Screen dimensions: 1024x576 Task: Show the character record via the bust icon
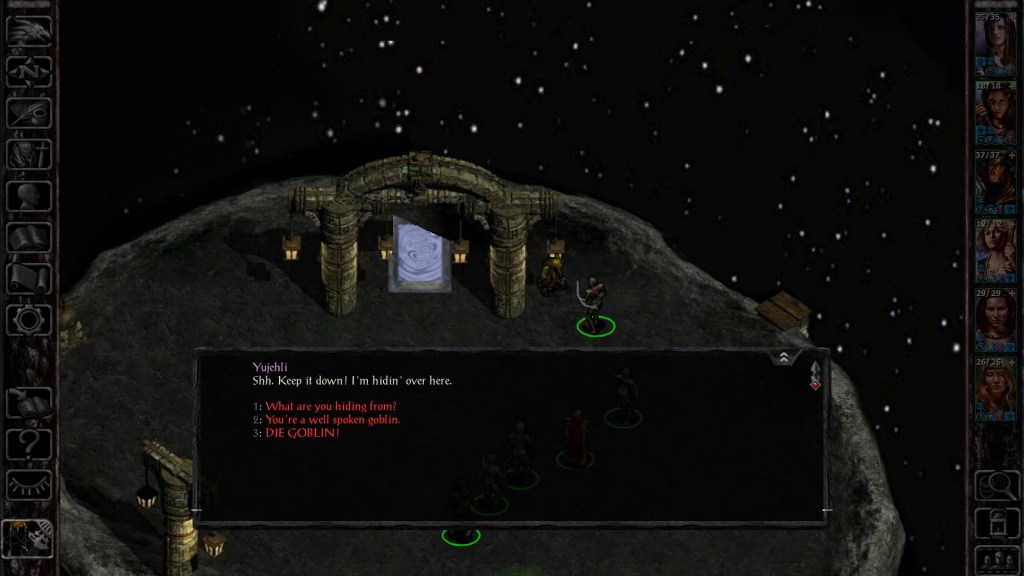point(29,195)
